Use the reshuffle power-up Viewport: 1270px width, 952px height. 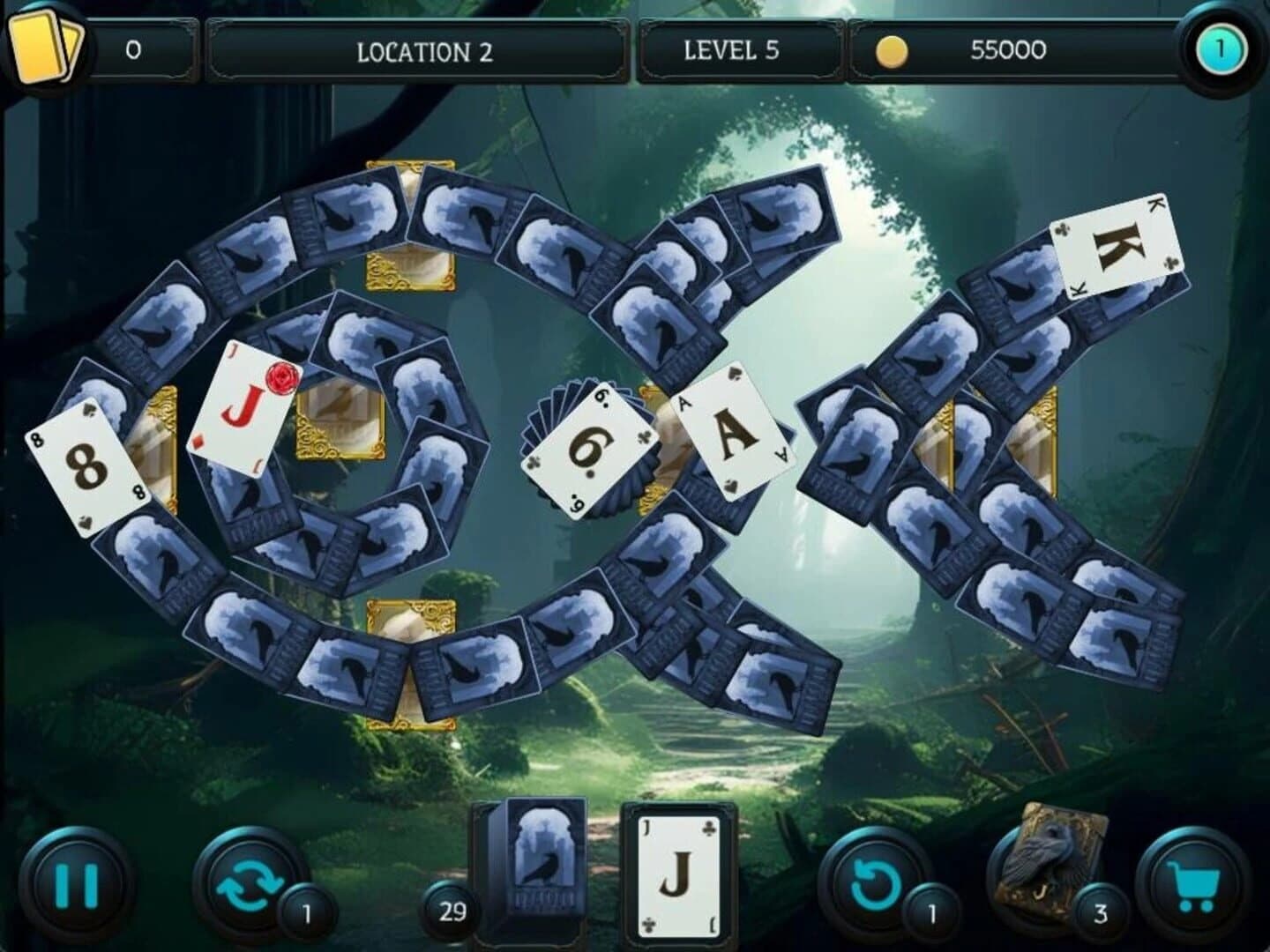pyautogui.click(x=250, y=884)
